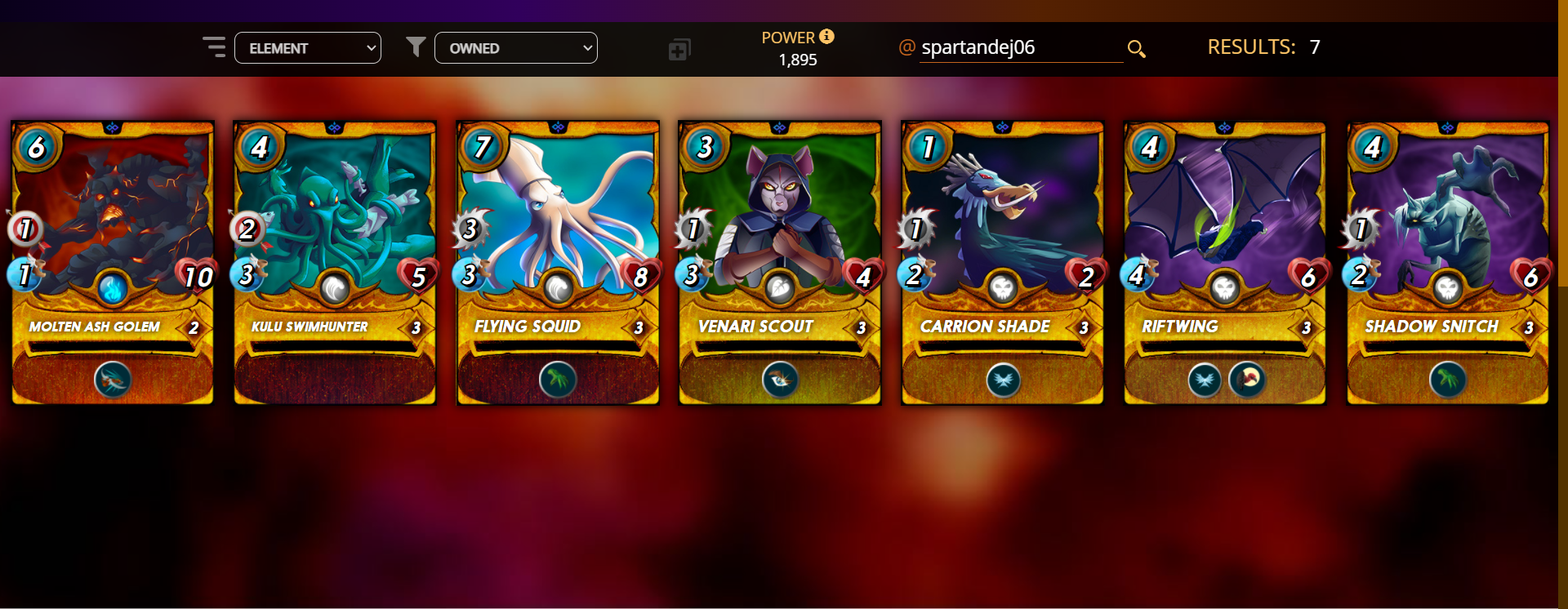Show the POWER info tooltip icon
Image resolution: width=1568 pixels, height=609 pixels.
(826, 37)
